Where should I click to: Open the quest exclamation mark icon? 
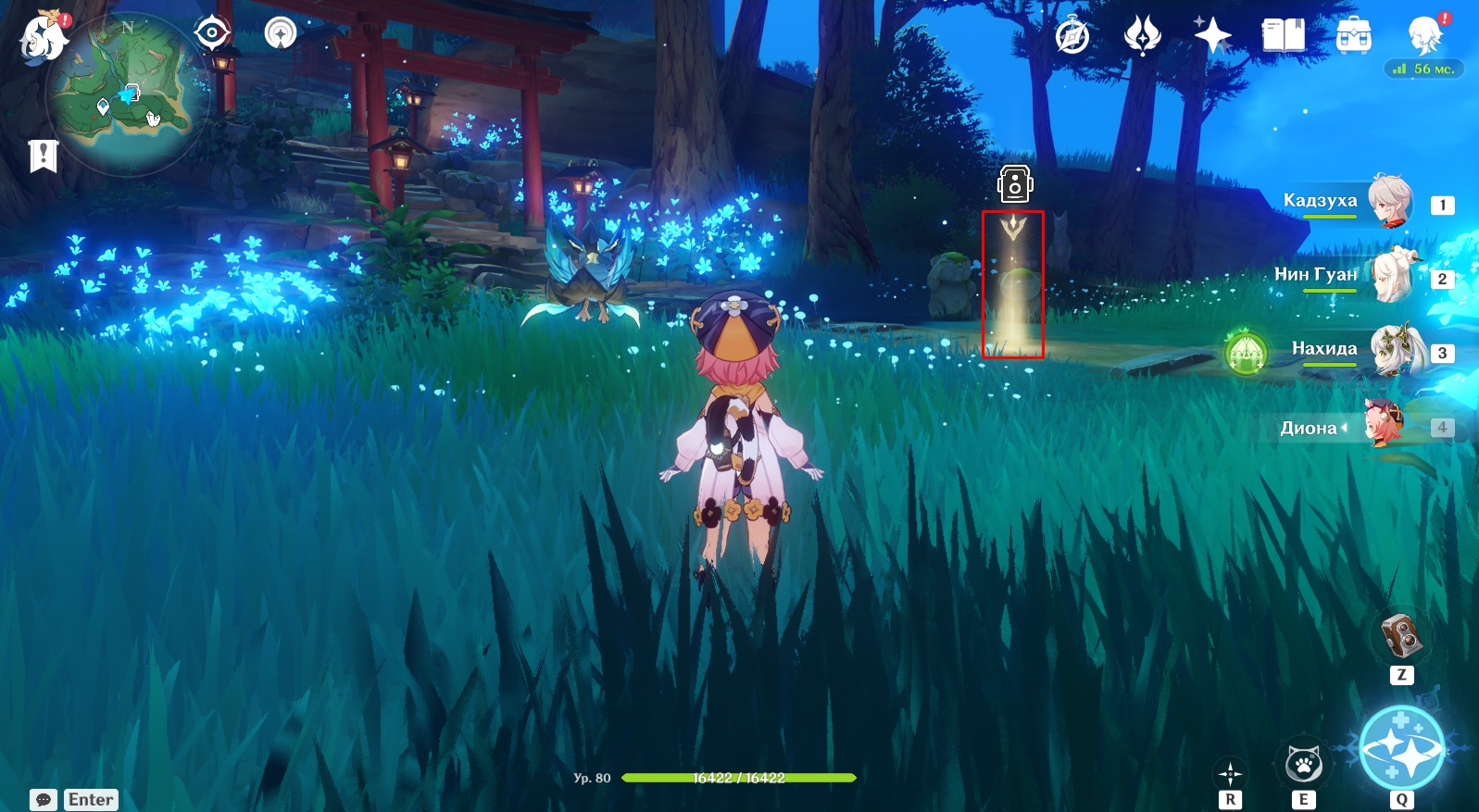(43, 156)
